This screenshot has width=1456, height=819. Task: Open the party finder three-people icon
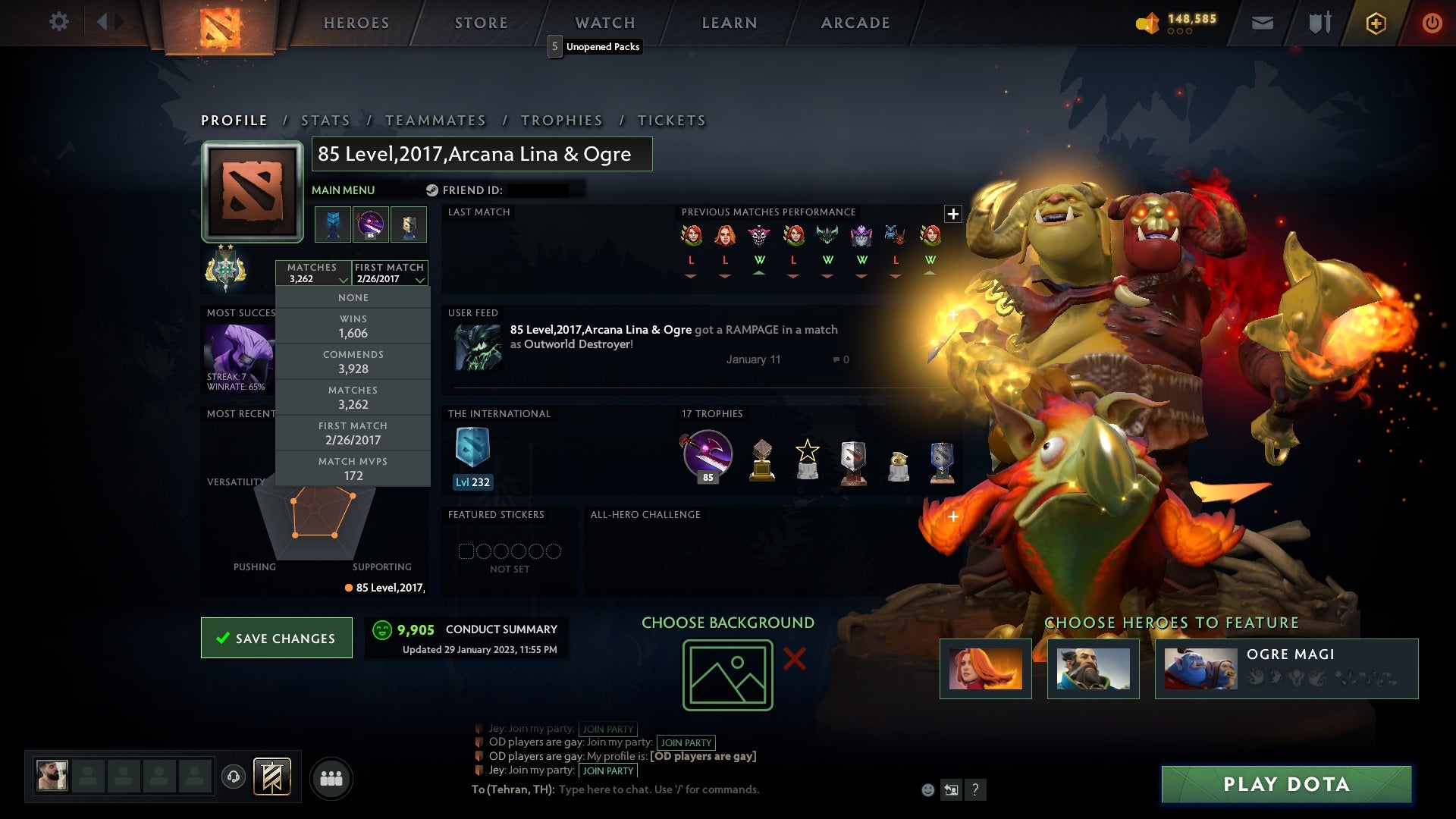coord(332,777)
